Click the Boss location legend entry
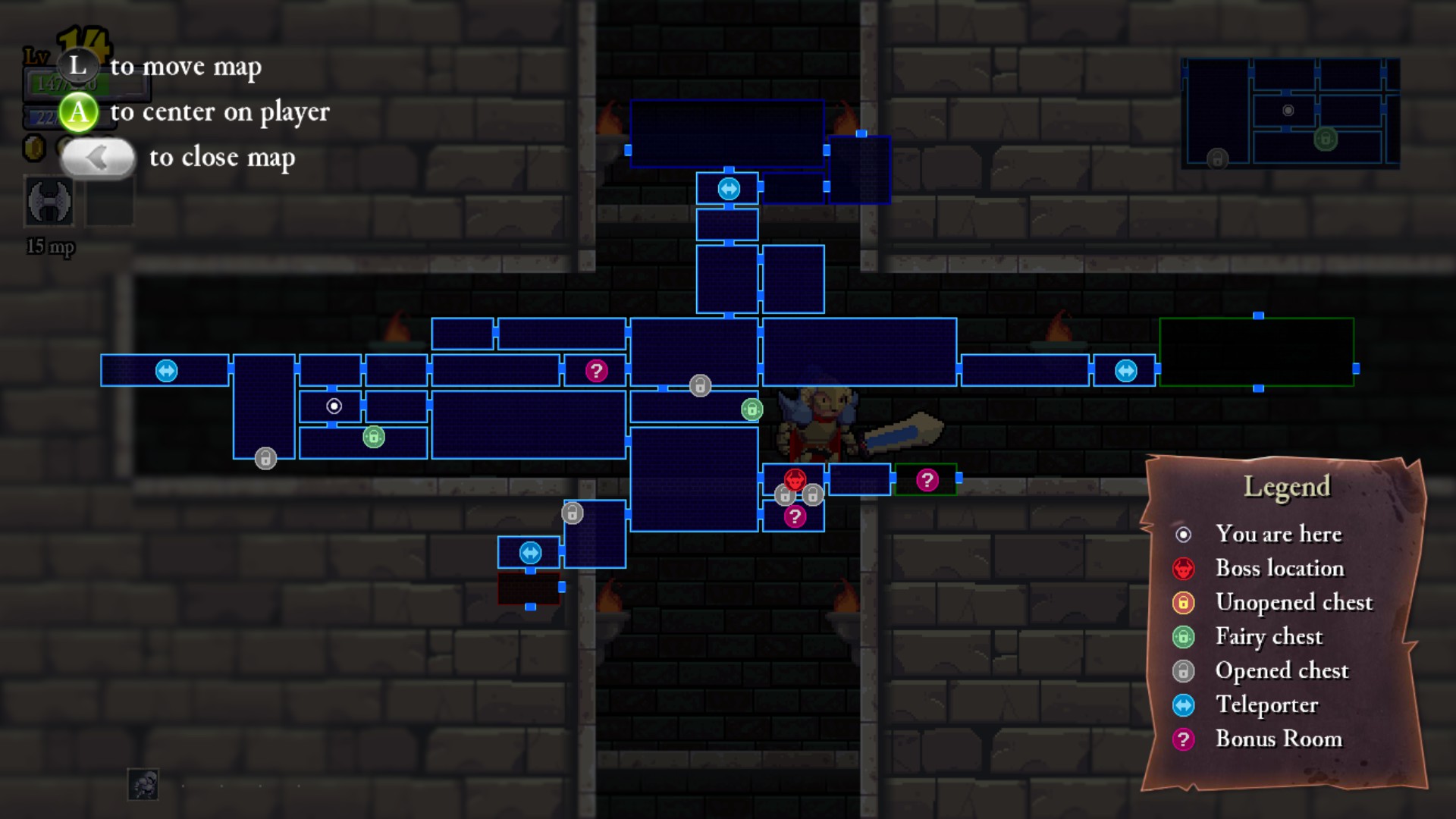The image size is (1456, 819). 1279,568
